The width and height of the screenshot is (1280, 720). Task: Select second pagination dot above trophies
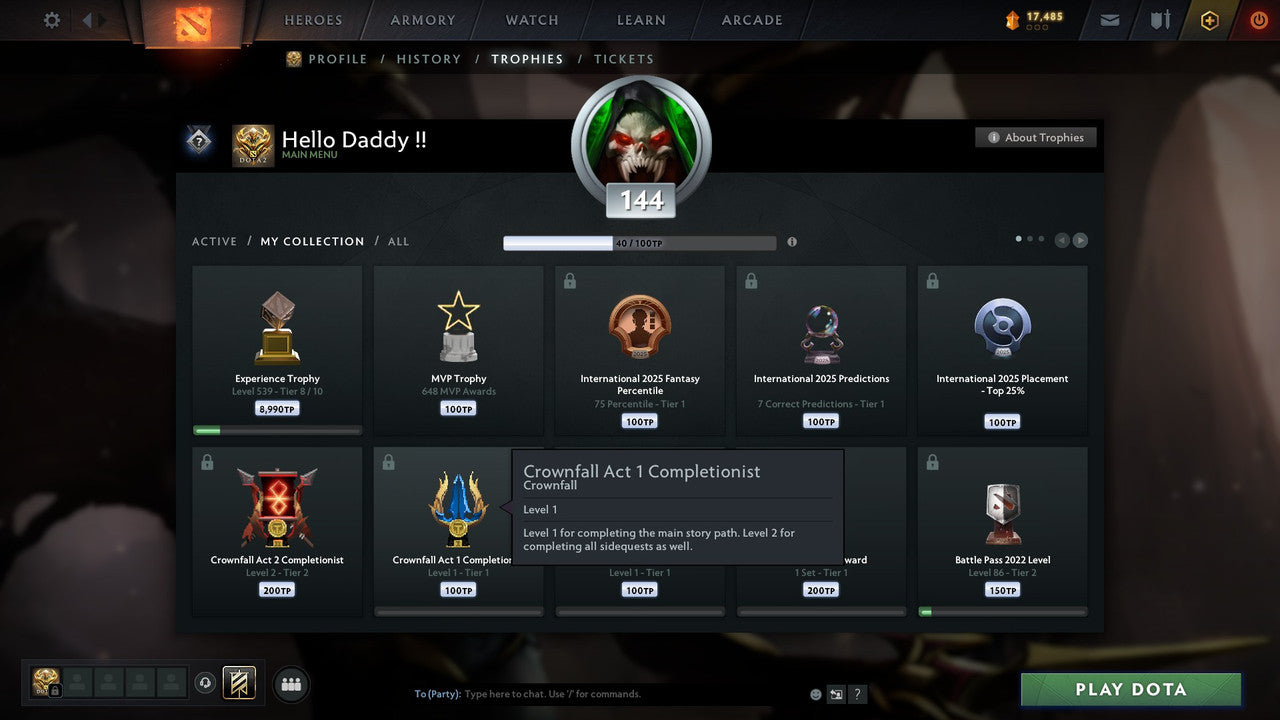1031,238
